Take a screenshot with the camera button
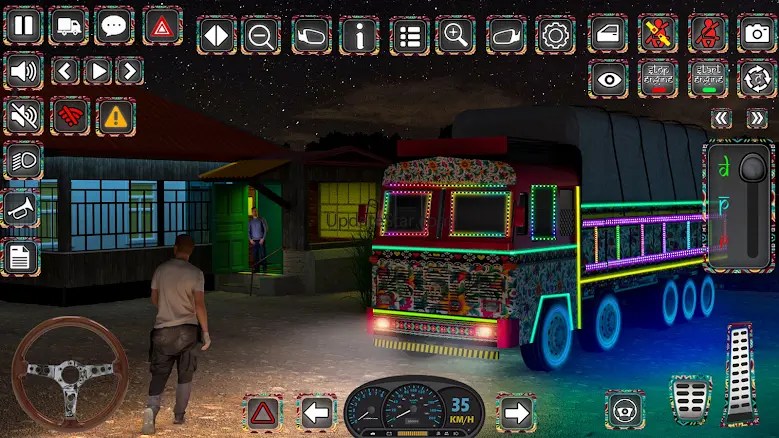 point(757,34)
